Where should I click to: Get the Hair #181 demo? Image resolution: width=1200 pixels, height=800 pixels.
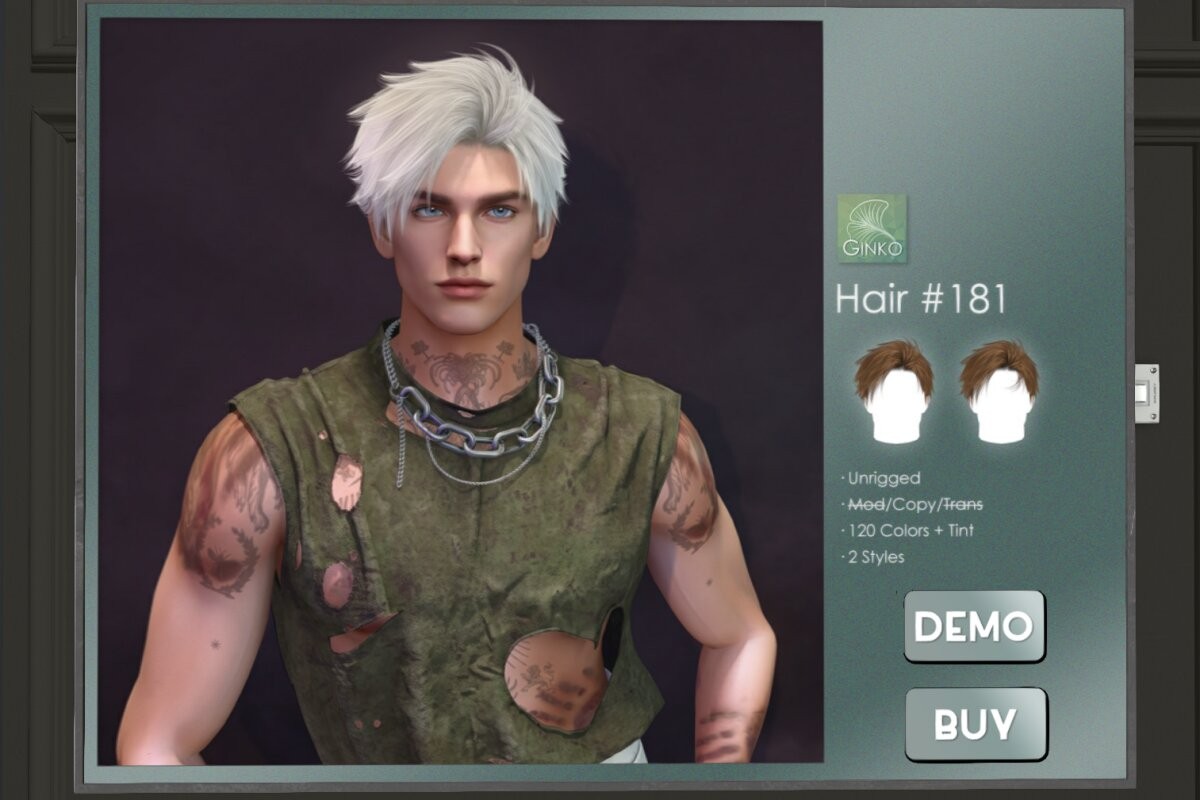pyautogui.click(x=974, y=626)
